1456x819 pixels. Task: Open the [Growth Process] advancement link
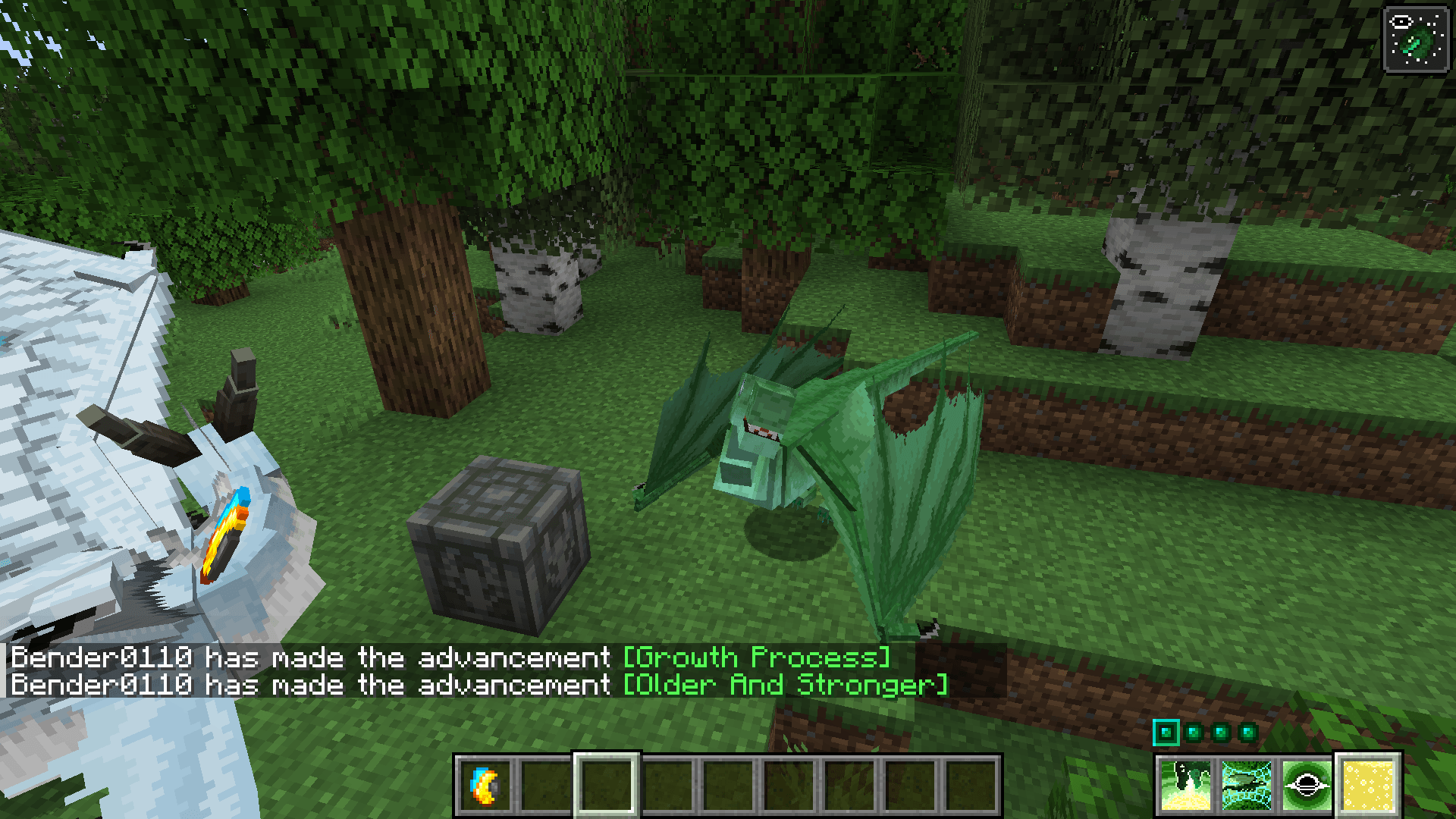point(755,657)
